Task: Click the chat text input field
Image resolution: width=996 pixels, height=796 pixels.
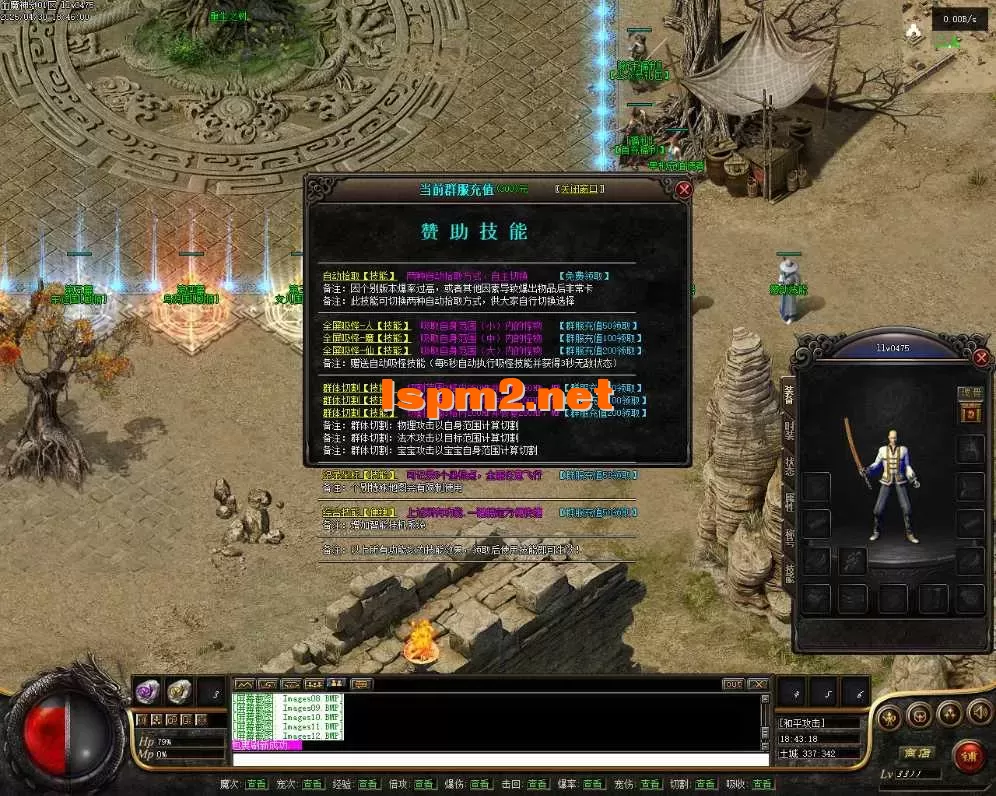Action: tap(500, 760)
